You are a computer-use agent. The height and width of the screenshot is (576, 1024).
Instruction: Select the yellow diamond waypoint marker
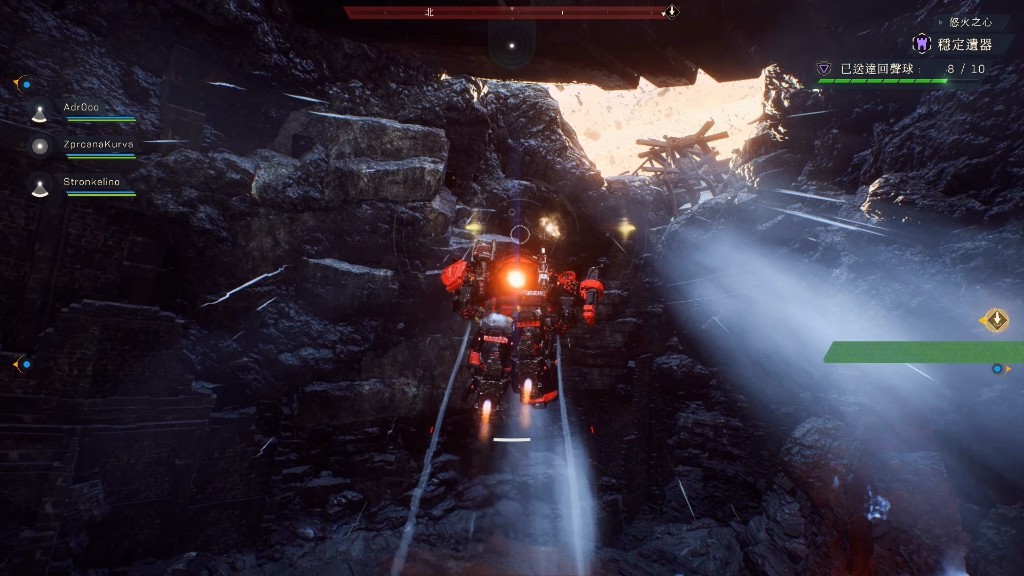coord(996,320)
